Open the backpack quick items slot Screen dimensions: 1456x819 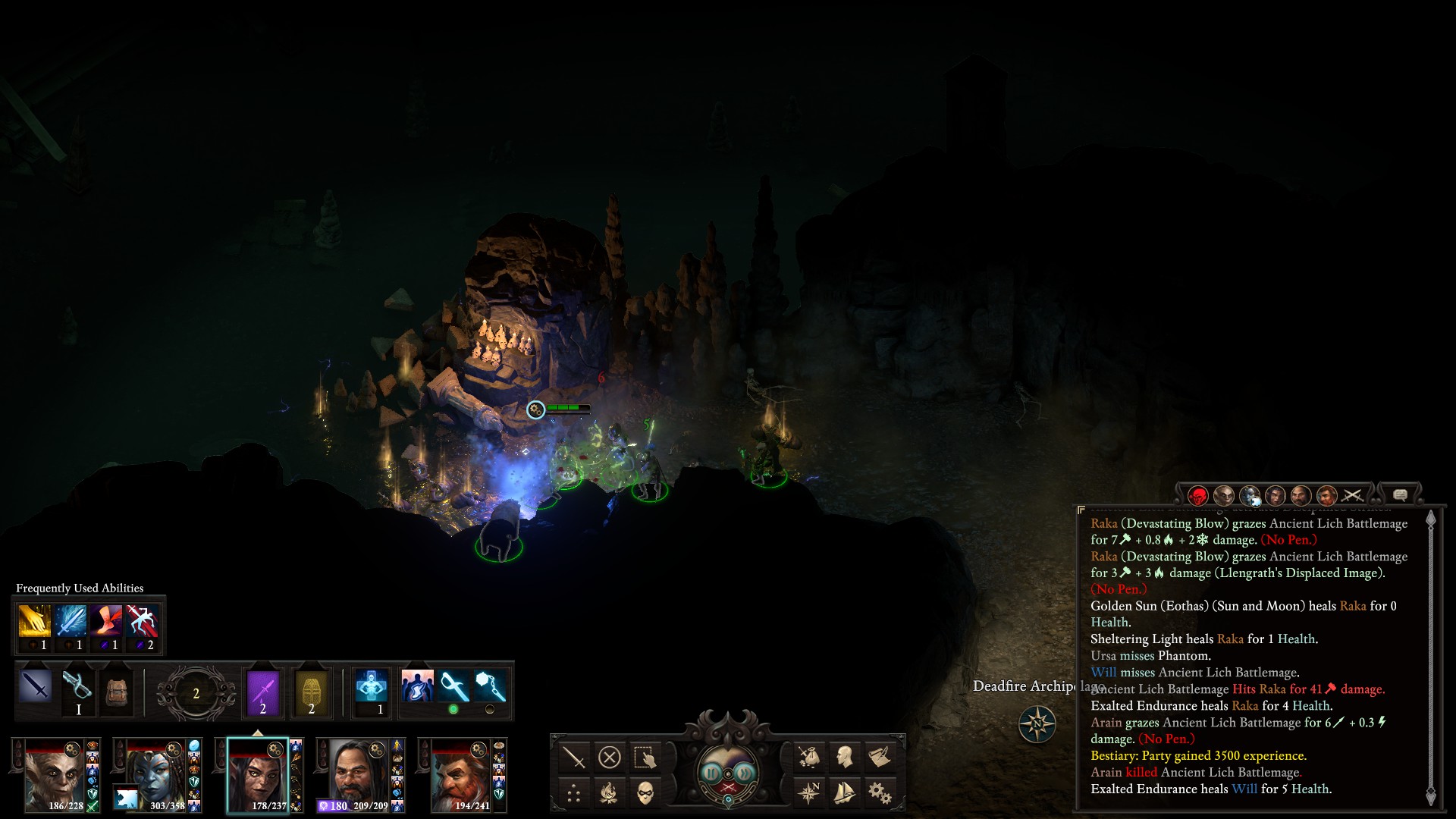(116, 690)
